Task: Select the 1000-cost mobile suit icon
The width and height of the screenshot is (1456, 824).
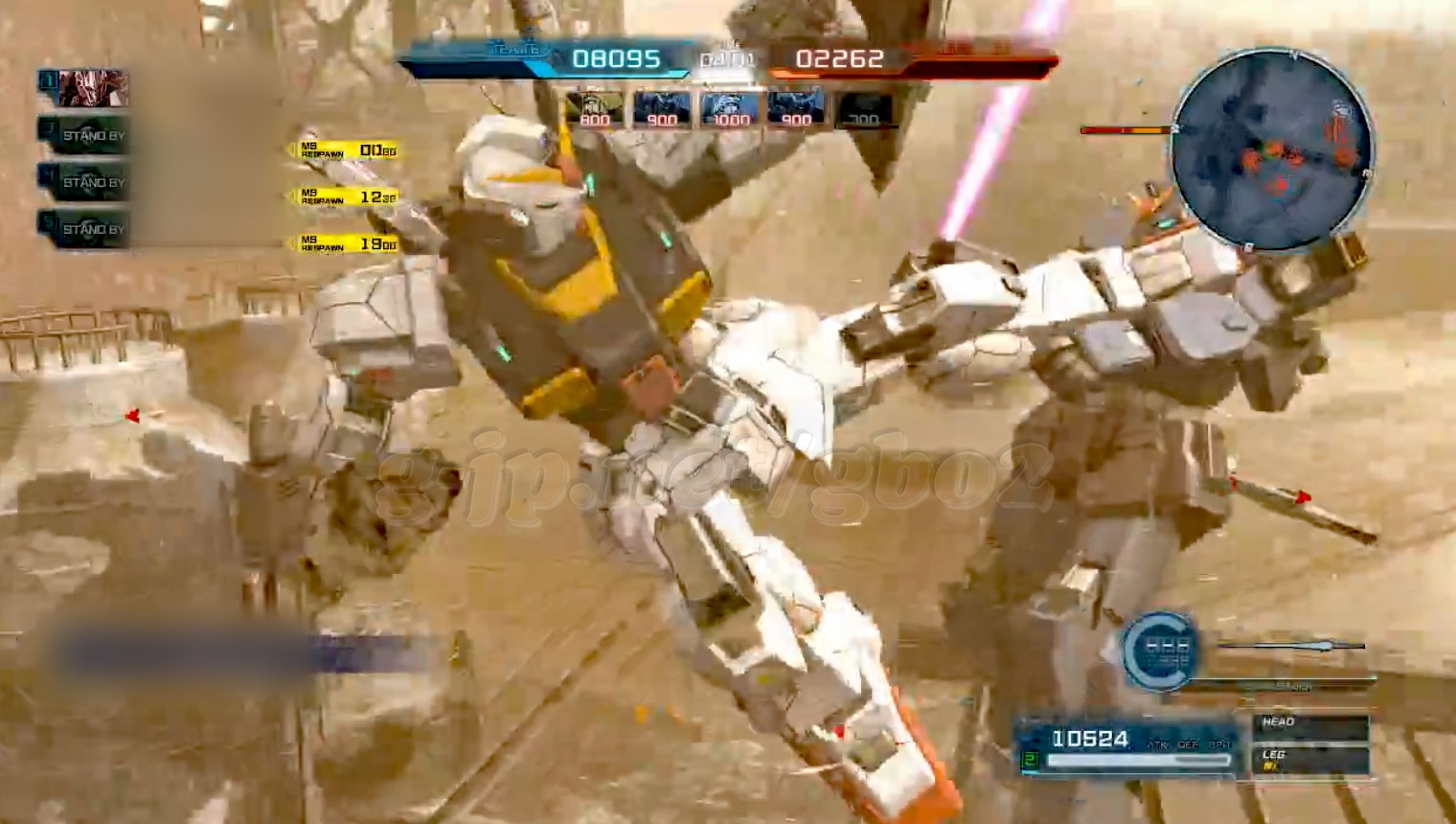Action: point(729,109)
